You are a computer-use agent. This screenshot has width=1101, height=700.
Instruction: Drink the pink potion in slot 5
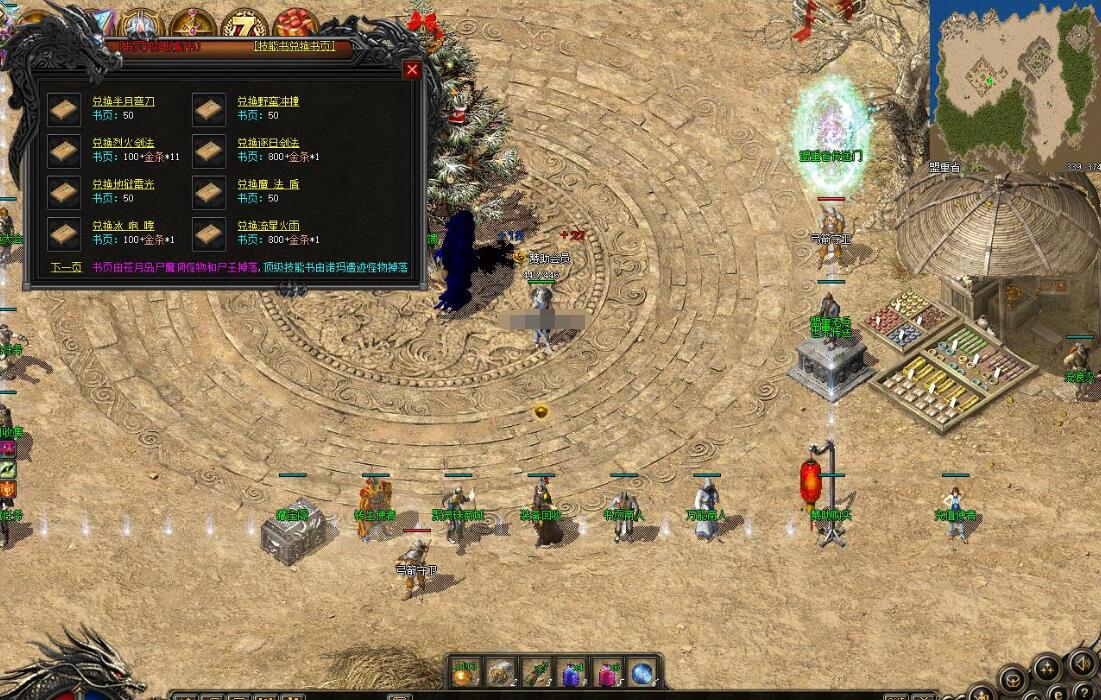(607, 673)
